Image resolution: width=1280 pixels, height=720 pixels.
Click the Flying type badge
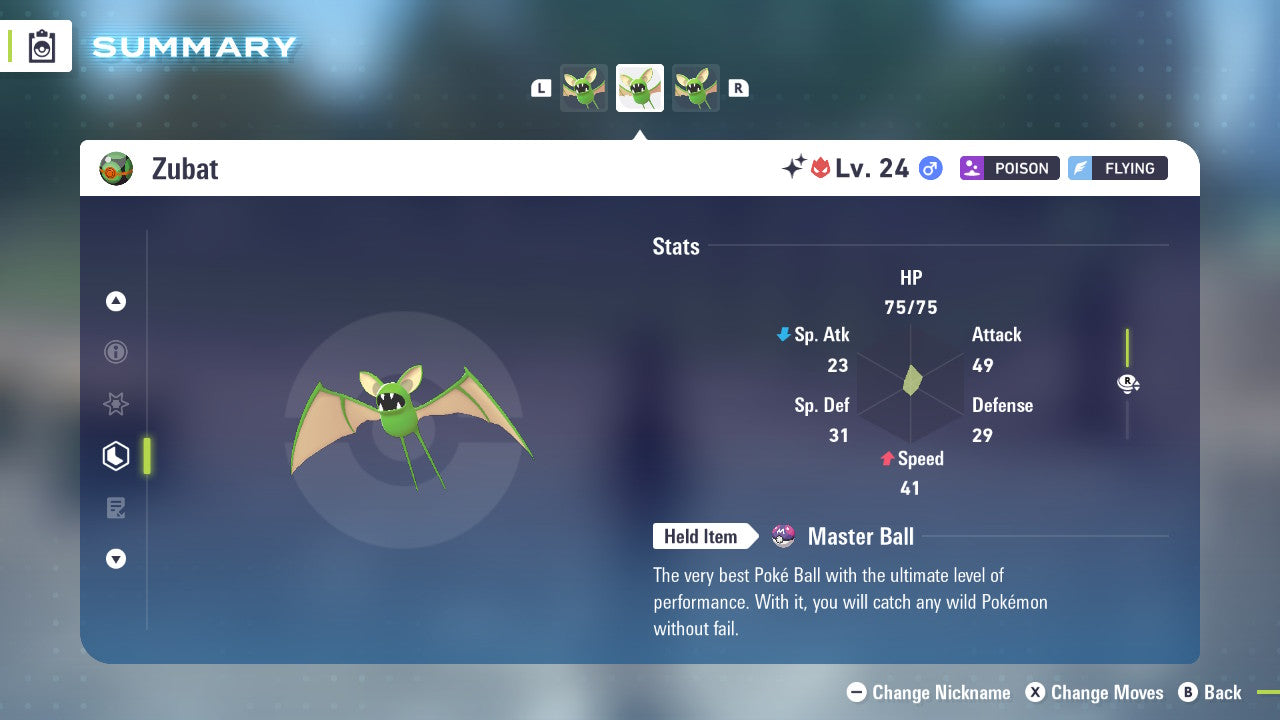coord(1117,168)
